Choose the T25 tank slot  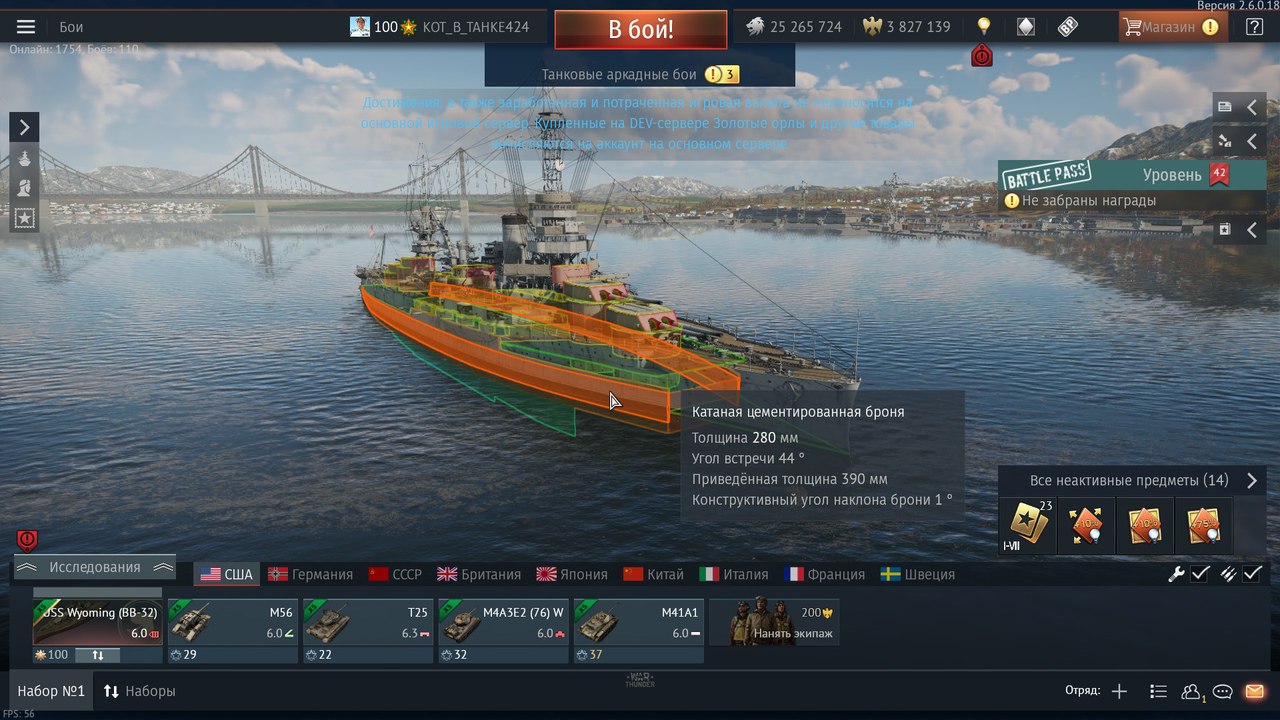(x=367, y=623)
